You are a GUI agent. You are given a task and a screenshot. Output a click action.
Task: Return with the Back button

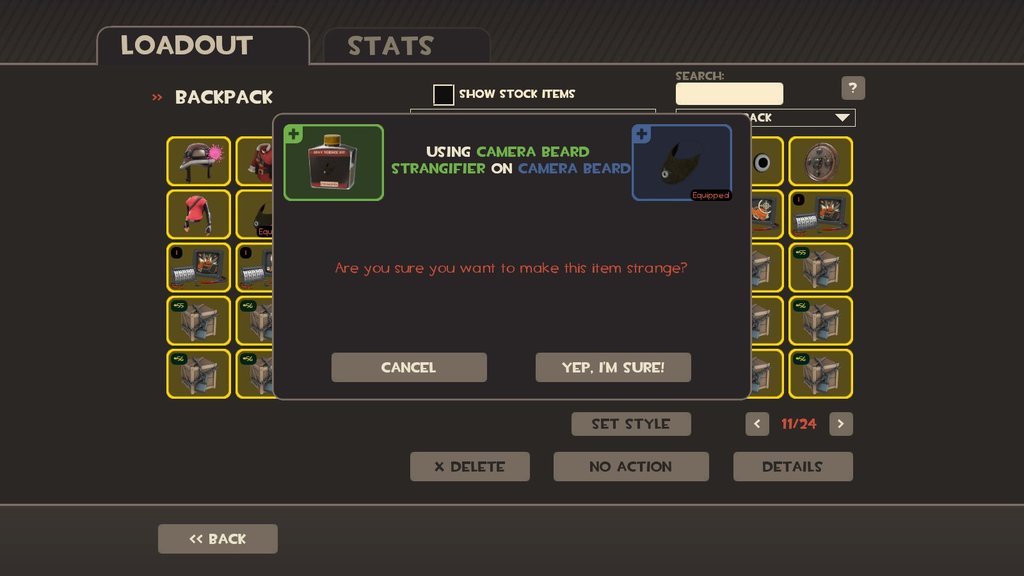pyautogui.click(x=218, y=539)
